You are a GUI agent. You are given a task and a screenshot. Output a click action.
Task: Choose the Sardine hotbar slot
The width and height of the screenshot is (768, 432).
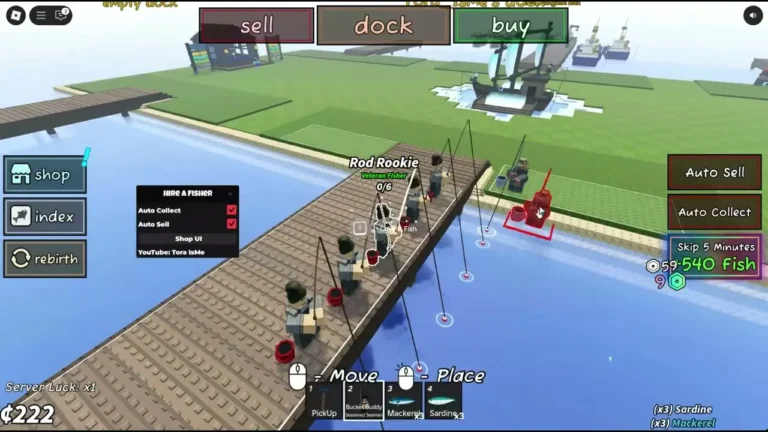(443, 401)
